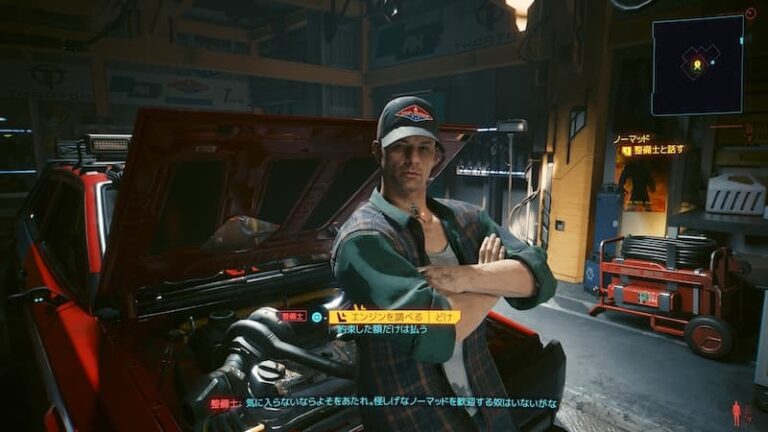Image resolution: width=768 pixels, height=432 pixels.
Task: Select the 整備士と話す quest objective
Action: point(659,151)
